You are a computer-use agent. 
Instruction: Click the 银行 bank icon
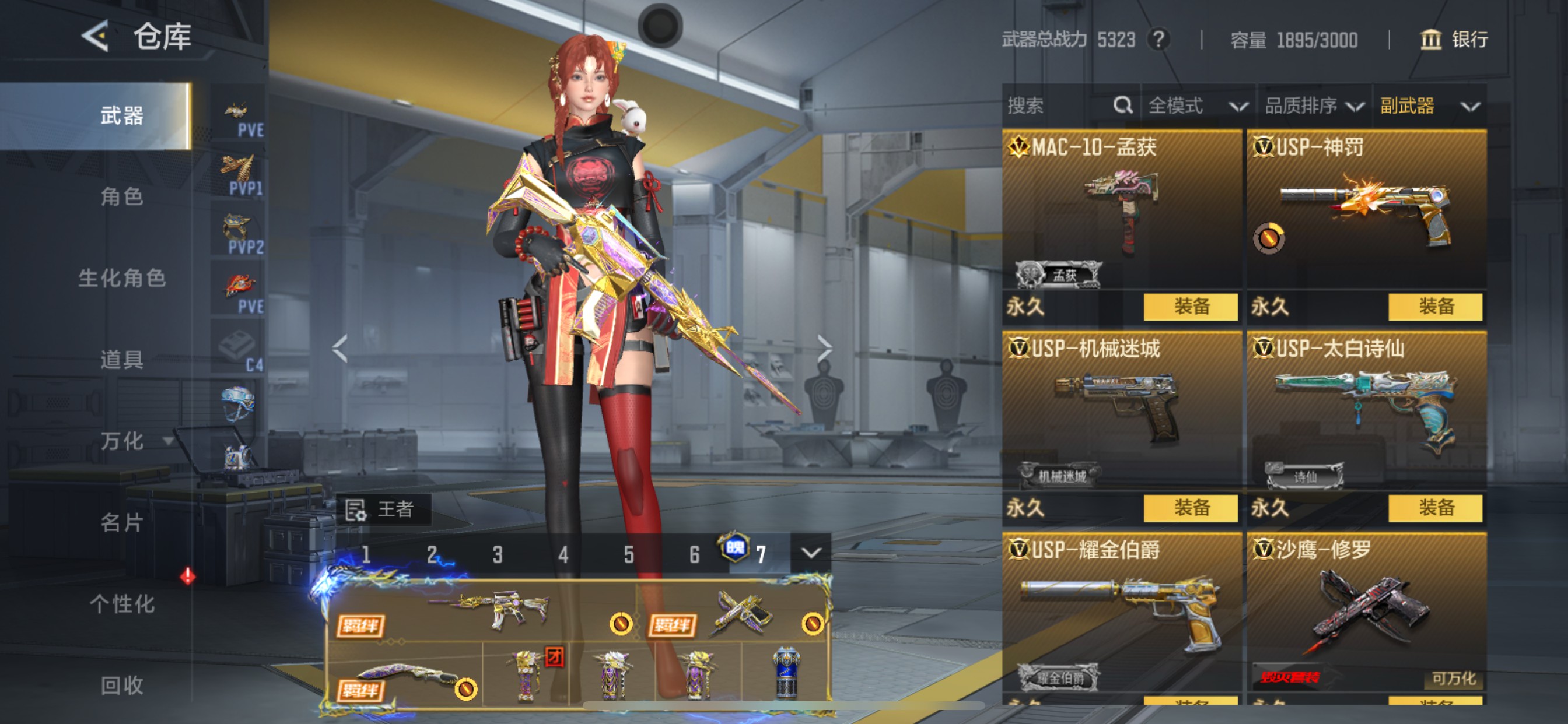[x=1431, y=40]
